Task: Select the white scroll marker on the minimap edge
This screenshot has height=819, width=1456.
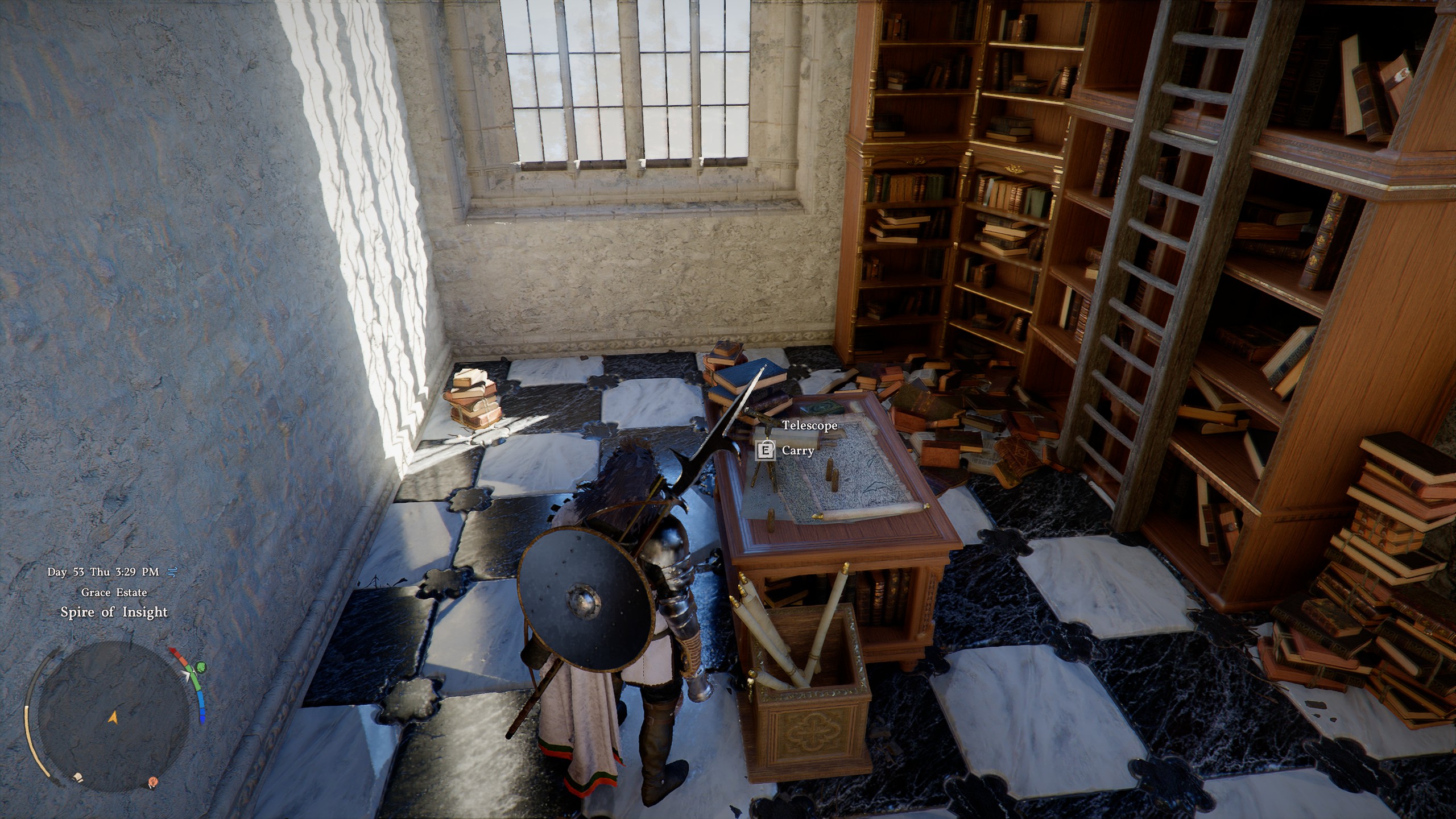Action: pos(76,776)
